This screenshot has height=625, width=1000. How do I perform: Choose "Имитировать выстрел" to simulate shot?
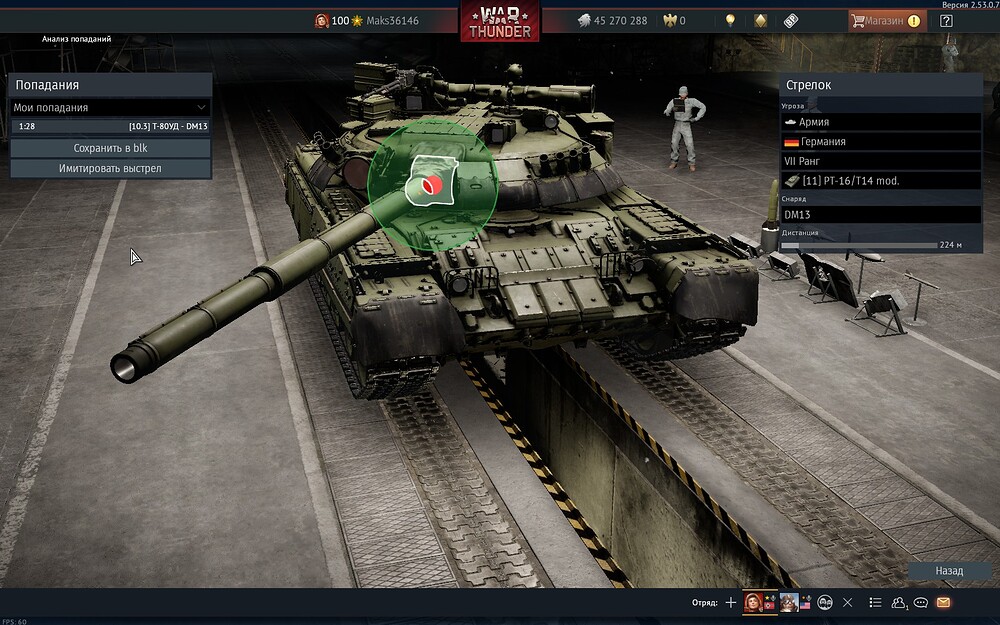[110, 168]
